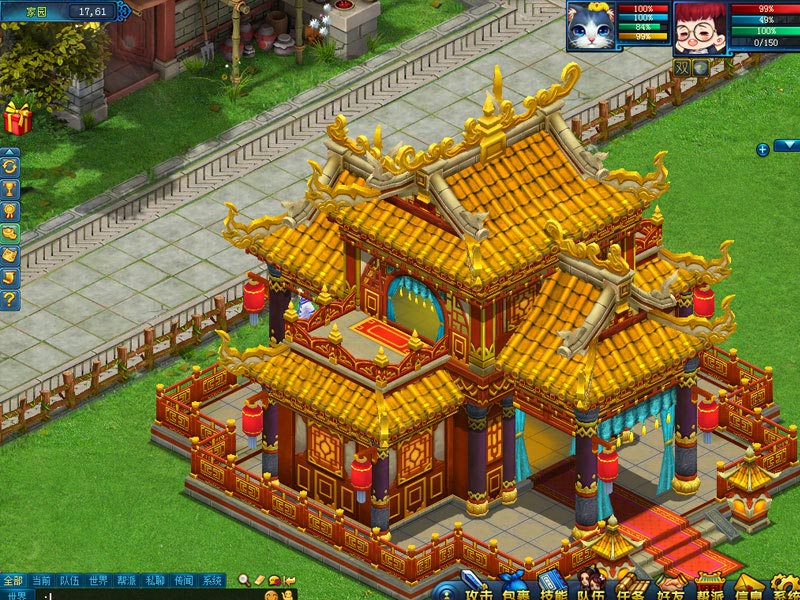Open the 包裹 (Bag) inventory
Screen dimensions: 800x600
pyautogui.click(x=515, y=588)
